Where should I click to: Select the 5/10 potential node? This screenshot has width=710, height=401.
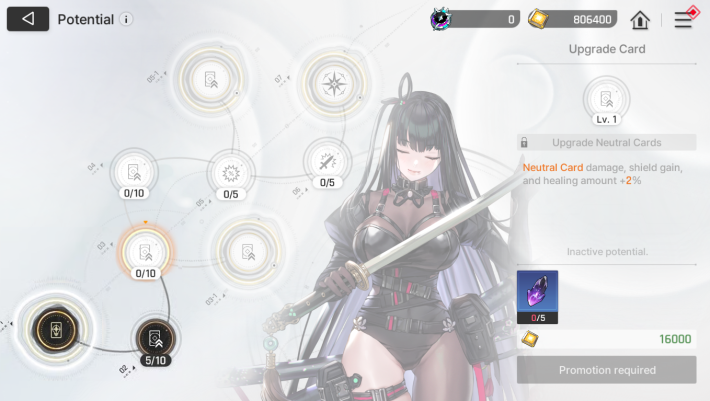(155, 336)
